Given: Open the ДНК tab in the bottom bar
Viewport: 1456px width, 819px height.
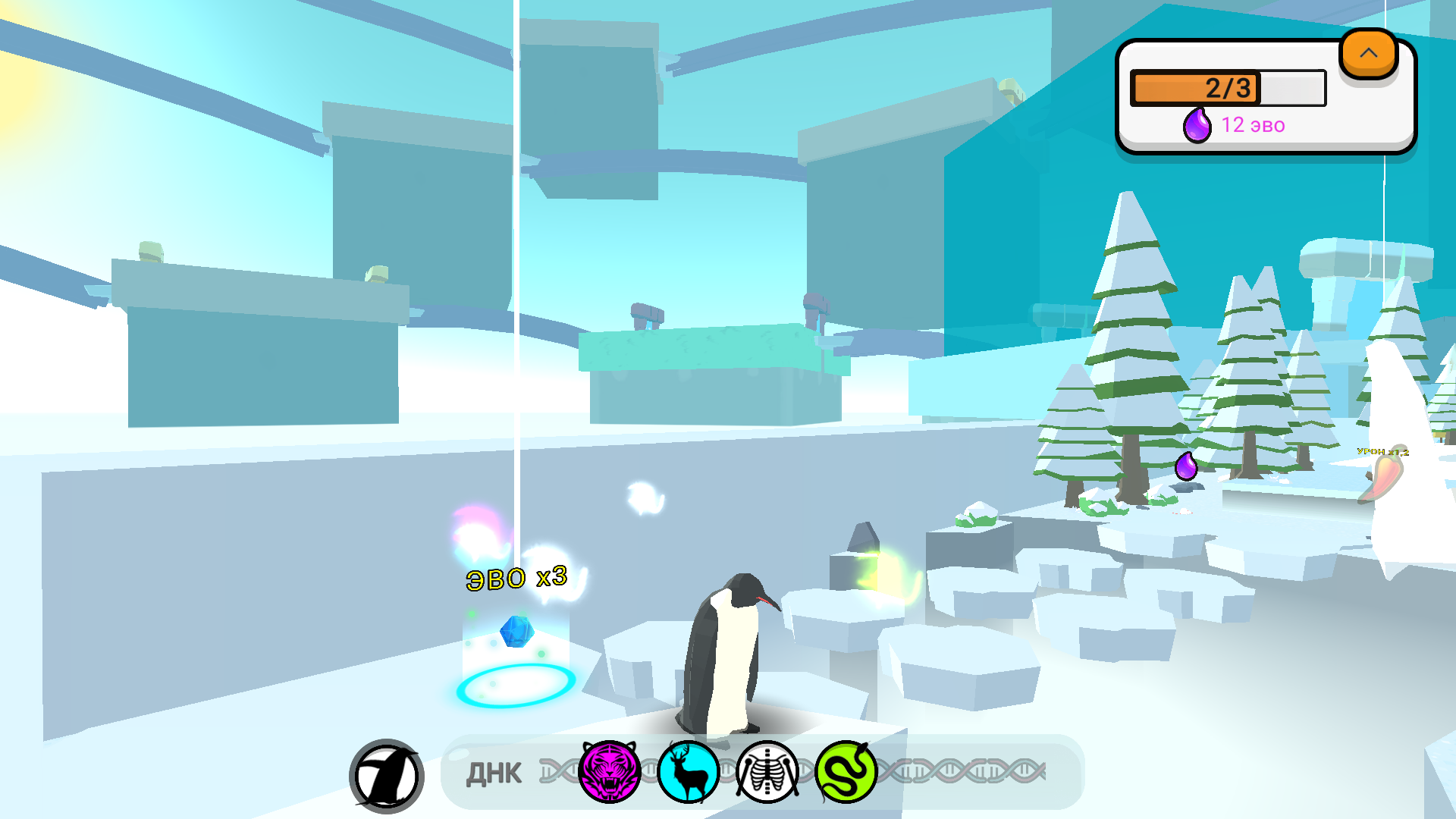Looking at the screenshot, I should pyautogui.click(x=494, y=771).
